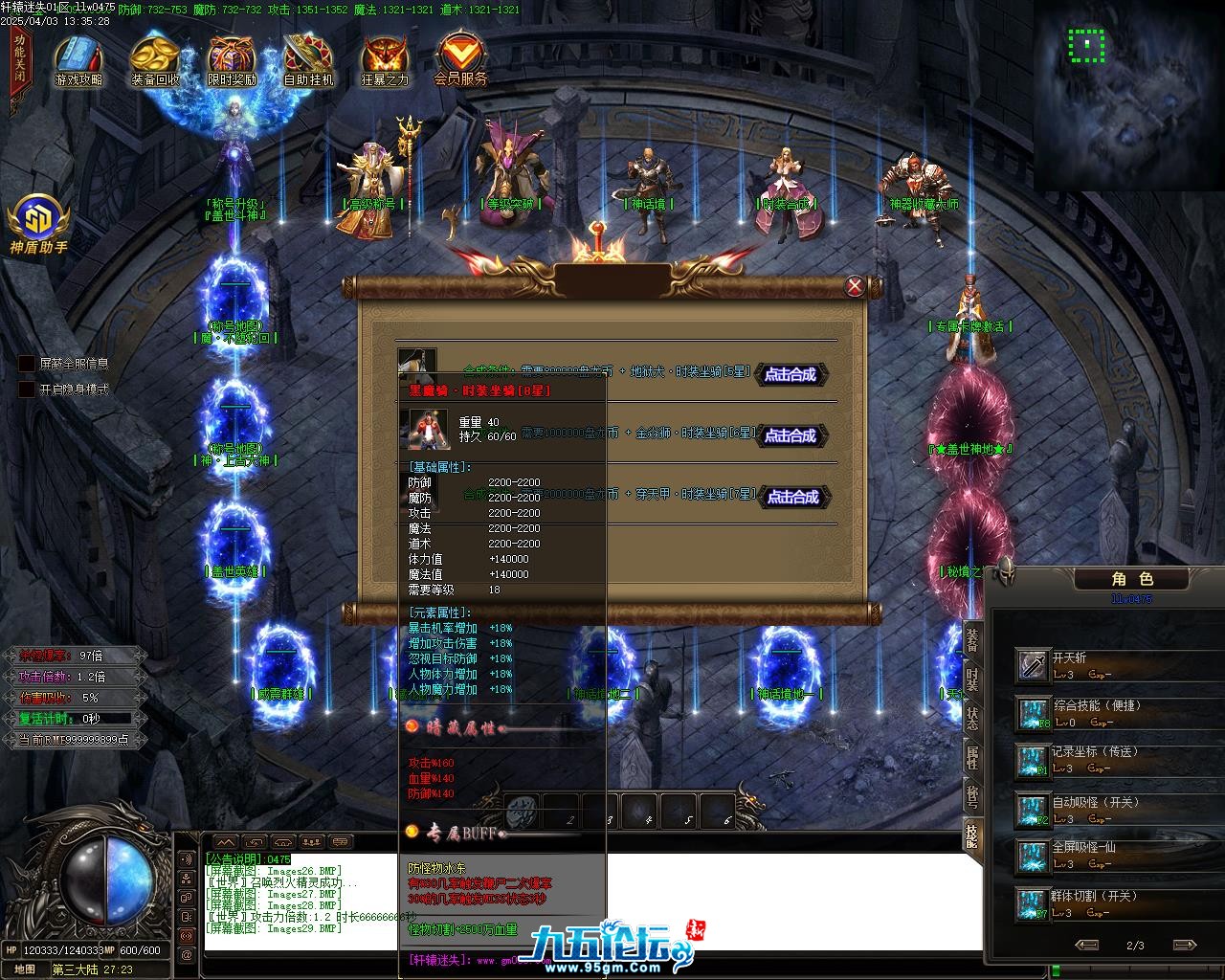Toggle 屏蔽全服信息 checkbox
Viewport: 1225px width, 980px height.
point(27,364)
